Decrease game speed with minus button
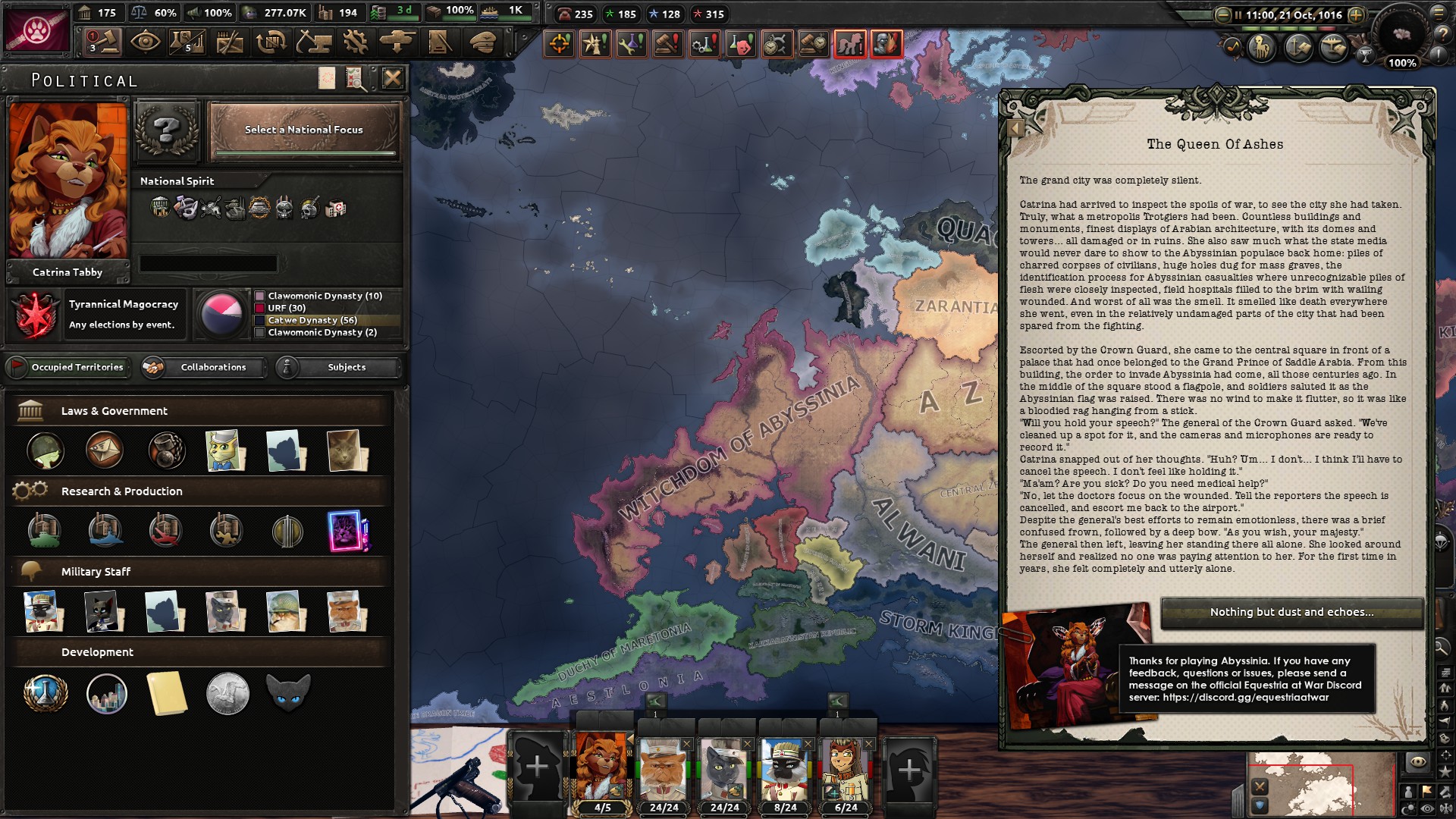The width and height of the screenshot is (1456, 819). click(x=1222, y=14)
